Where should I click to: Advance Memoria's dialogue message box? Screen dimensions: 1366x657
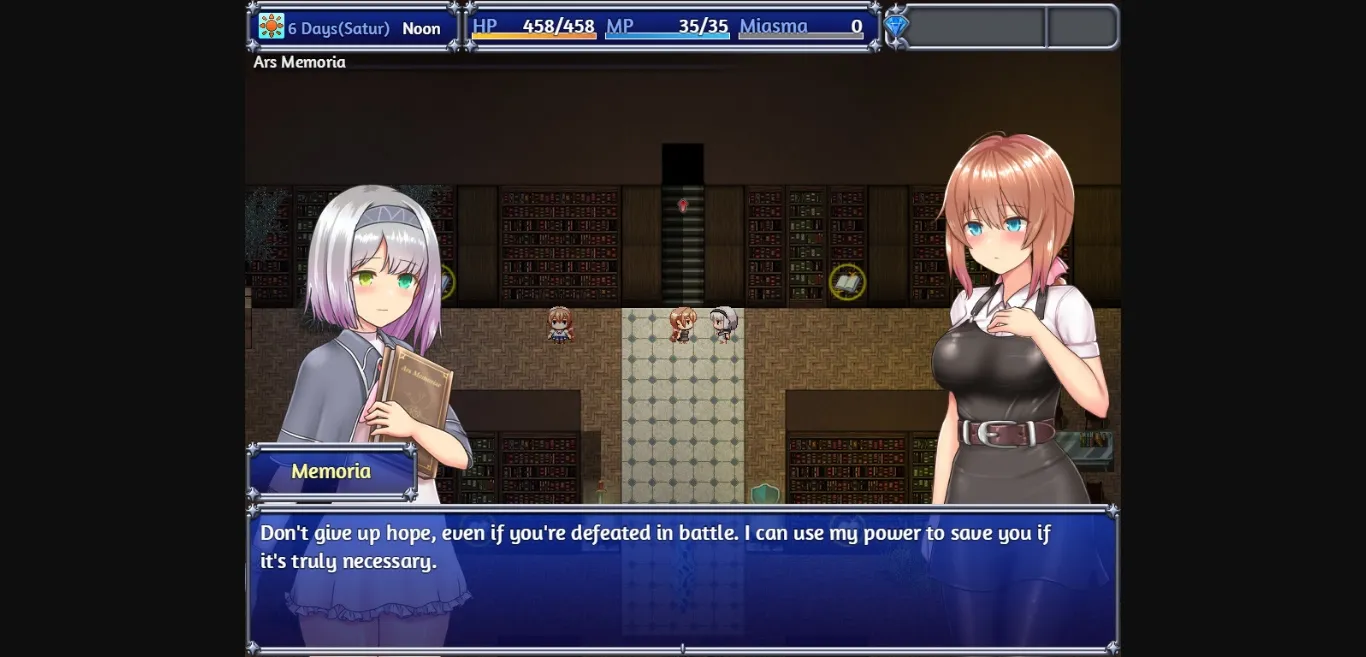click(x=682, y=578)
